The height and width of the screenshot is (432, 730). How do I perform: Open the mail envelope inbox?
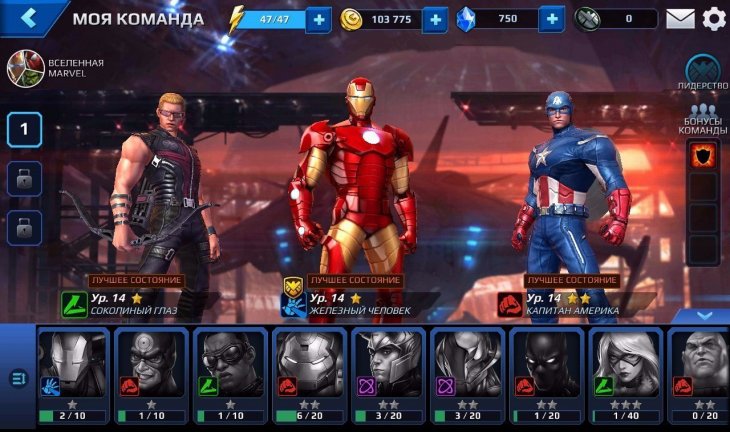(x=680, y=19)
